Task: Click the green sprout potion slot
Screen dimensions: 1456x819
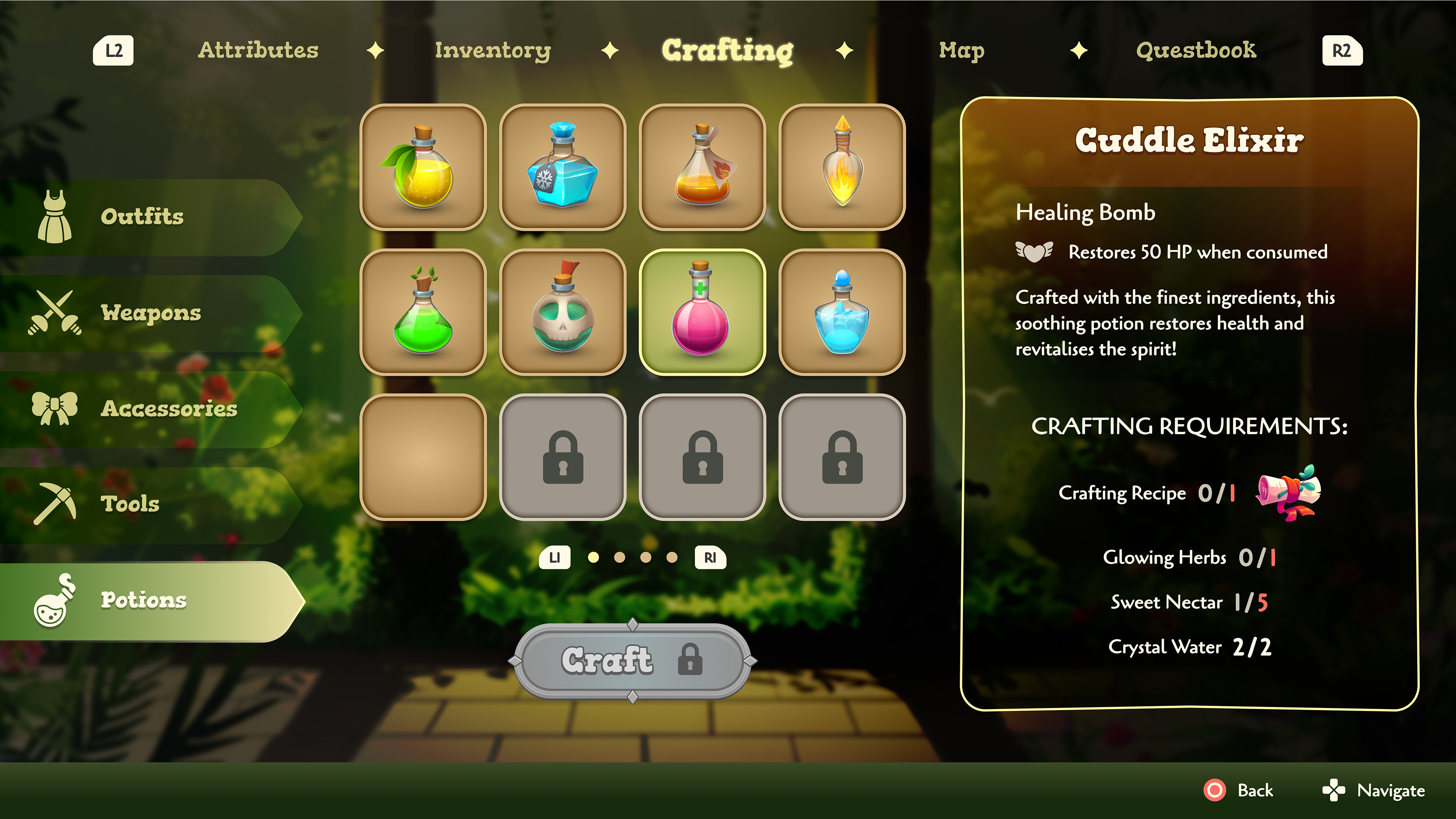Action: tap(423, 312)
